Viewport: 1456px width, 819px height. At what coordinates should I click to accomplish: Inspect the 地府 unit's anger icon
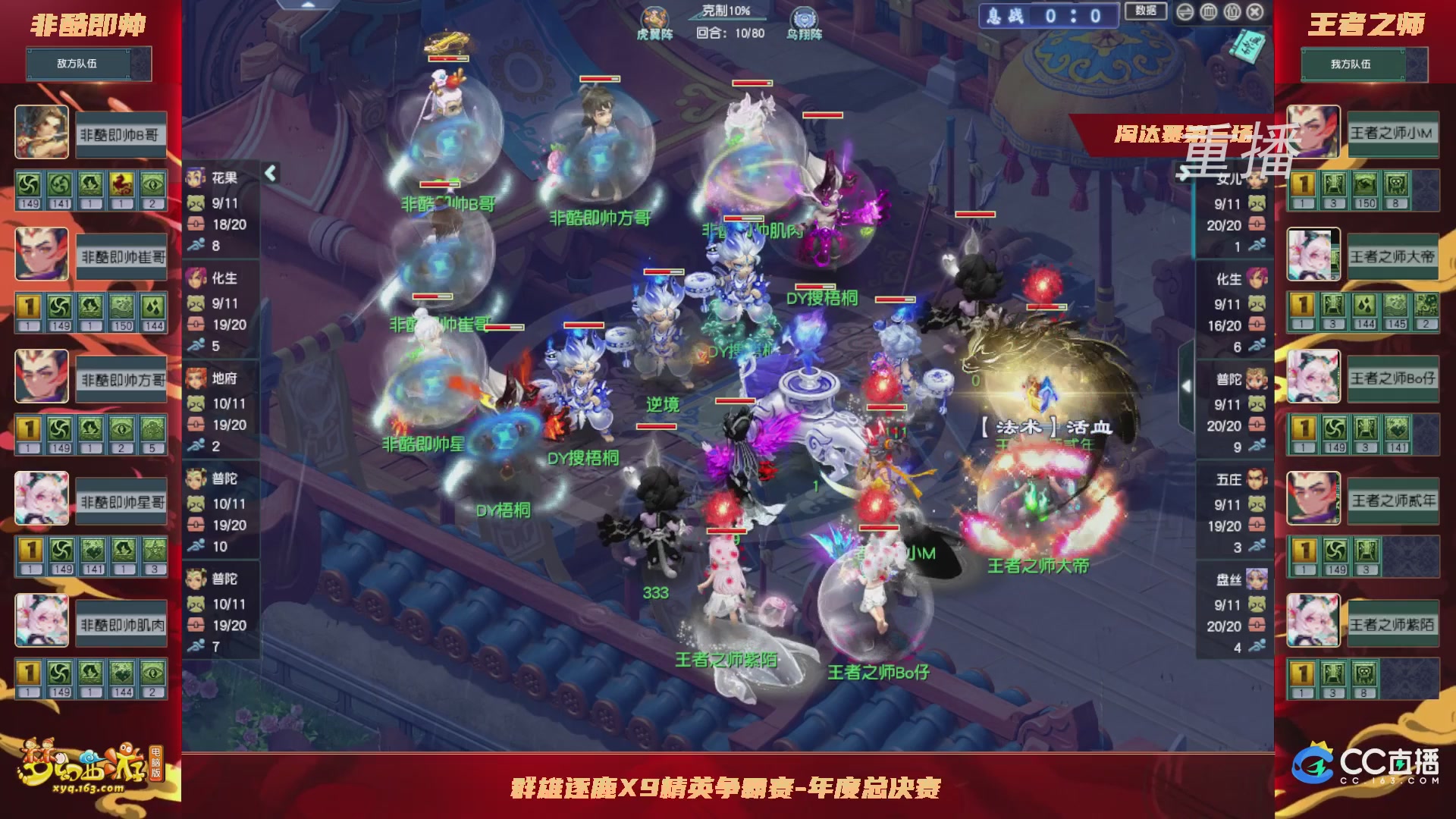pos(196,425)
